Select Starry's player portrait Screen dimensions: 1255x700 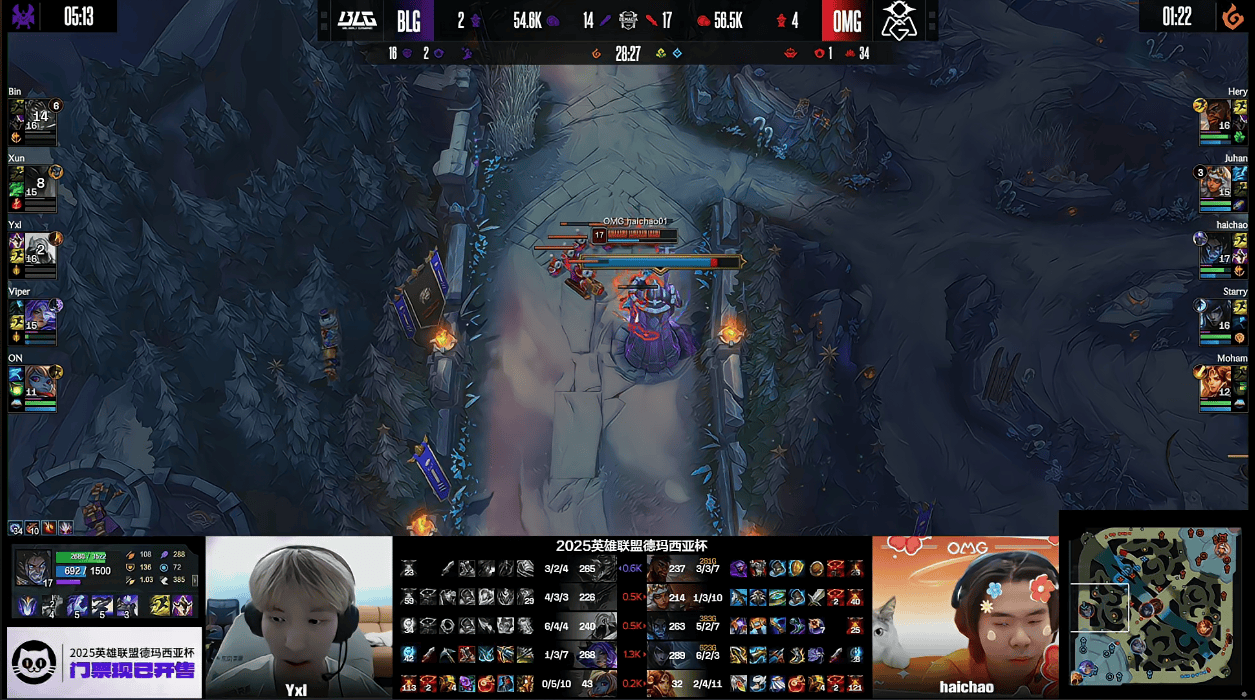click(1216, 314)
